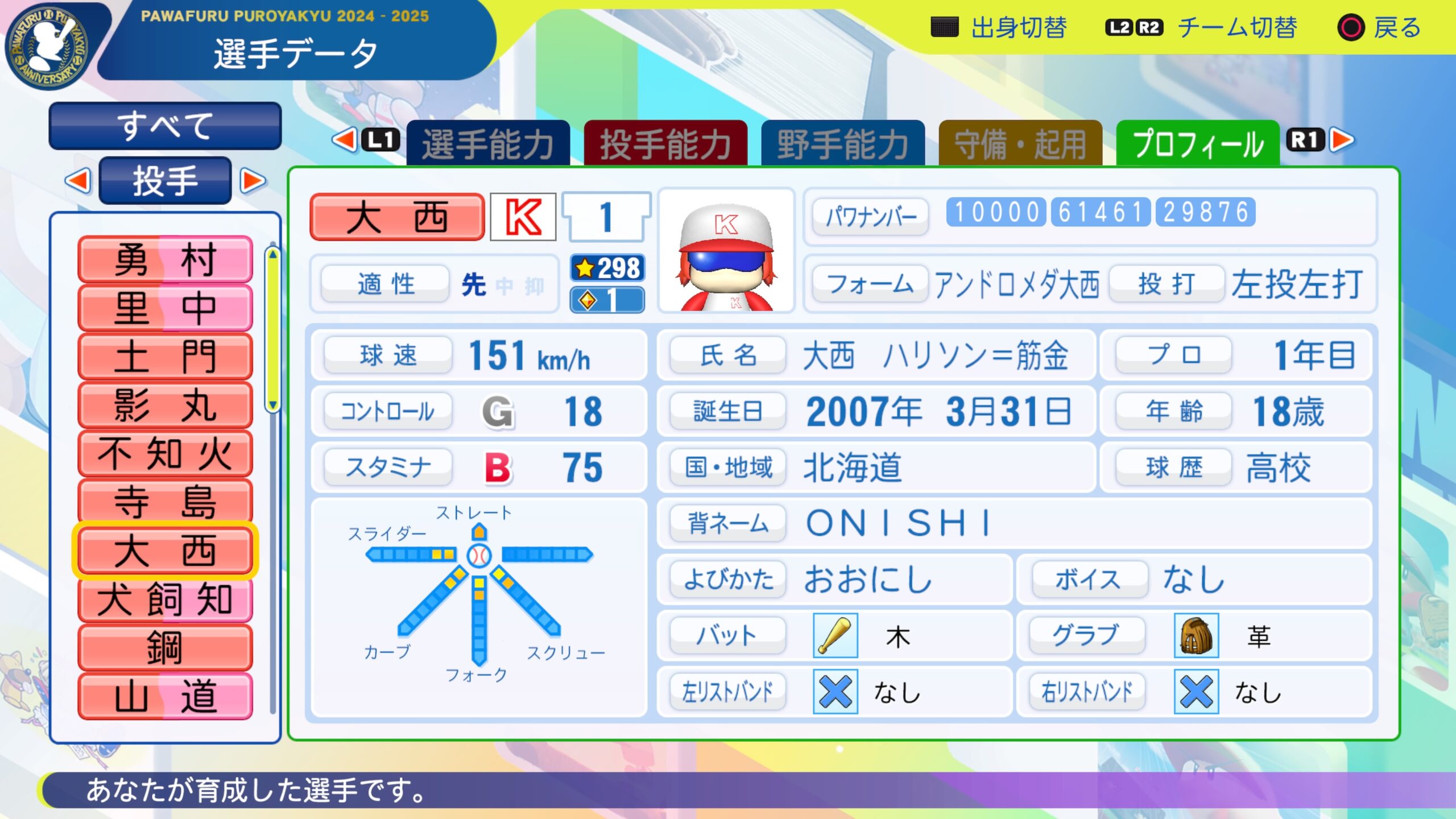Switch to the 選手能力 tab
The height and width of the screenshot is (819, 1456).
pos(488,143)
